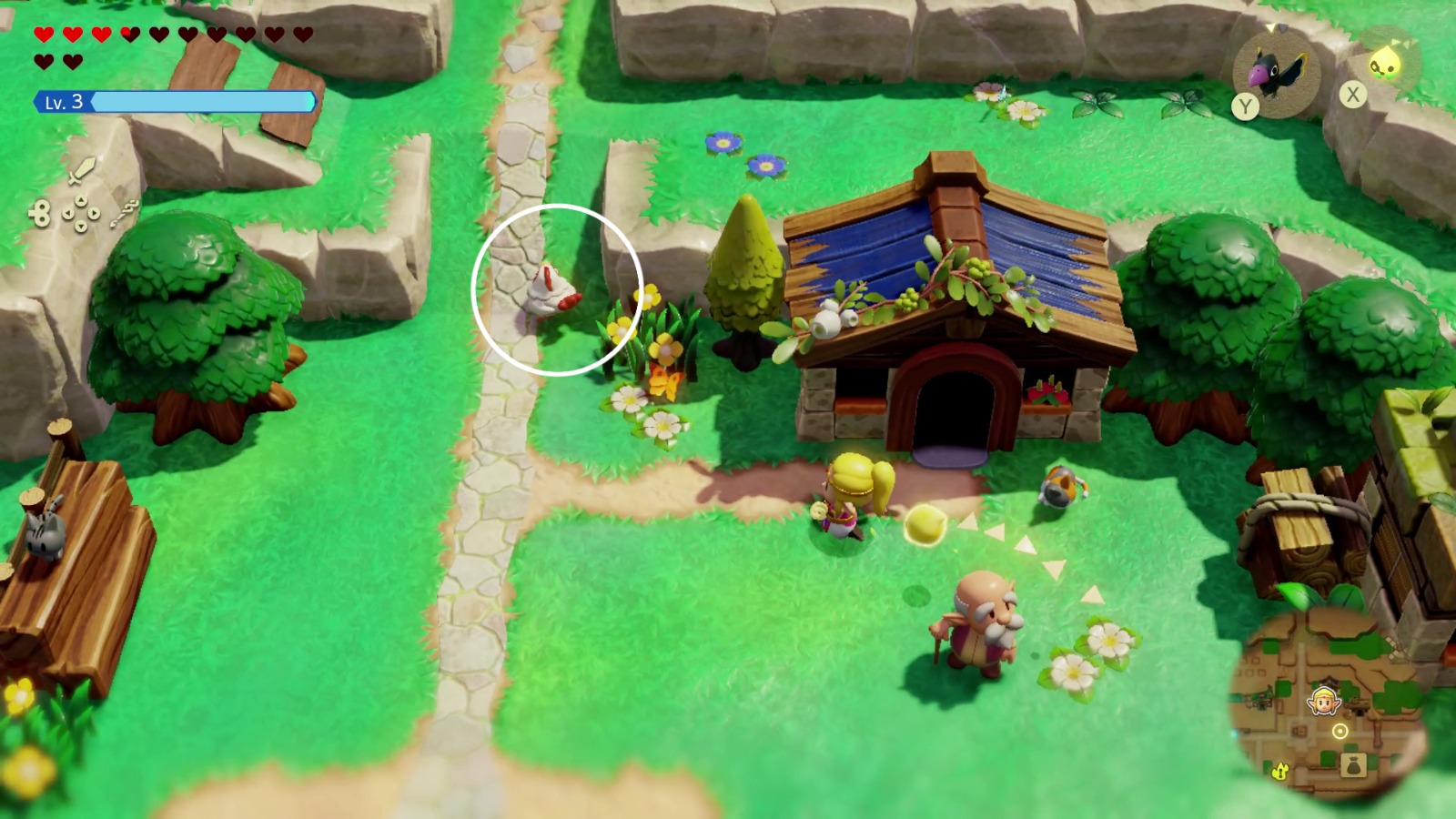Click the d-pad indicator icon on the left
Viewport: 1456px width, 819px height.
(80, 212)
